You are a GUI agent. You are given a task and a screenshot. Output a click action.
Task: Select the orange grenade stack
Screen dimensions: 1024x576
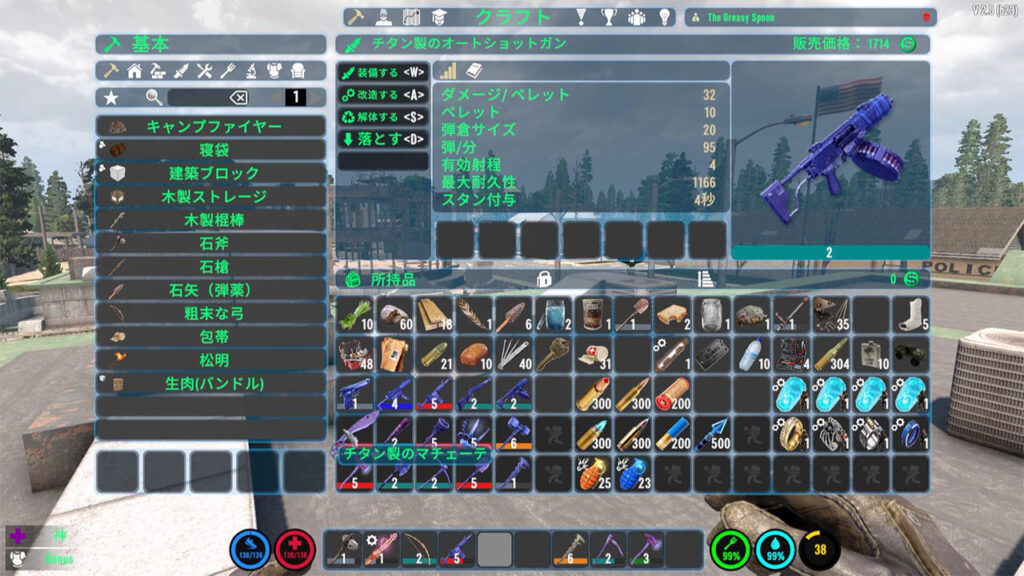pyautogui.click(x=594, y=472)
